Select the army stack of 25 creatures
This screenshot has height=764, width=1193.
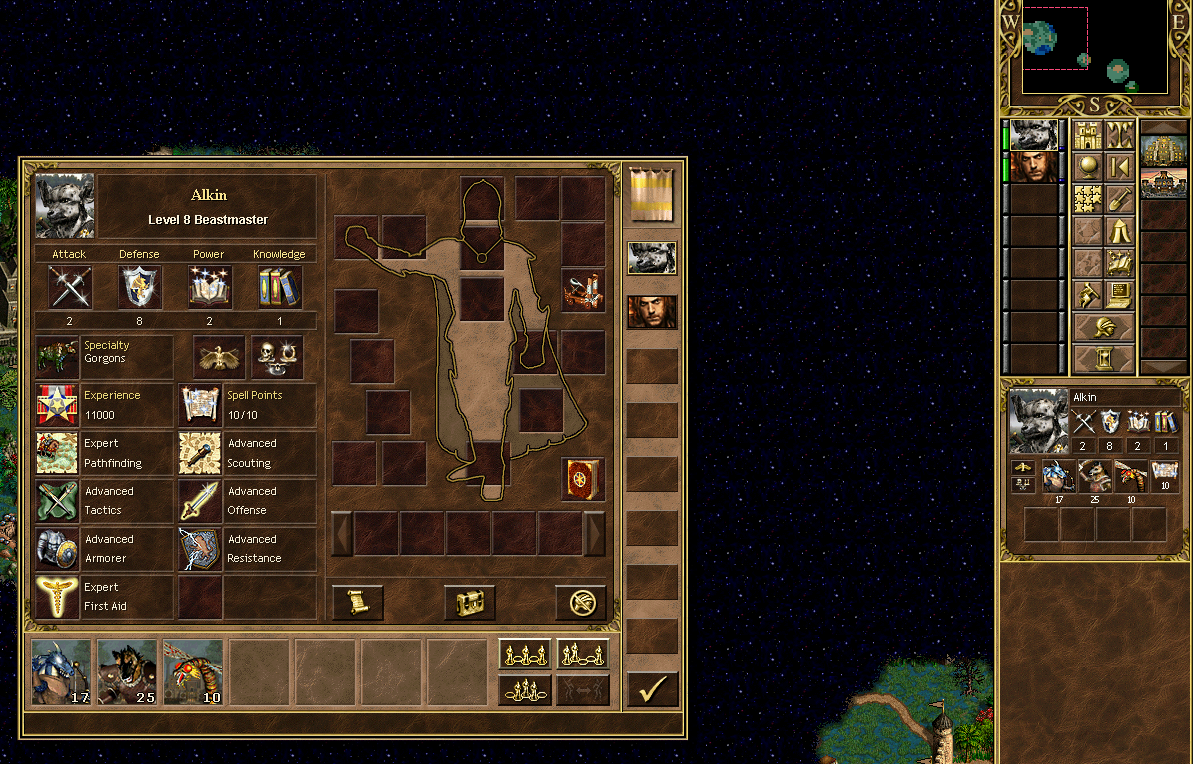(x=126, y=672)
